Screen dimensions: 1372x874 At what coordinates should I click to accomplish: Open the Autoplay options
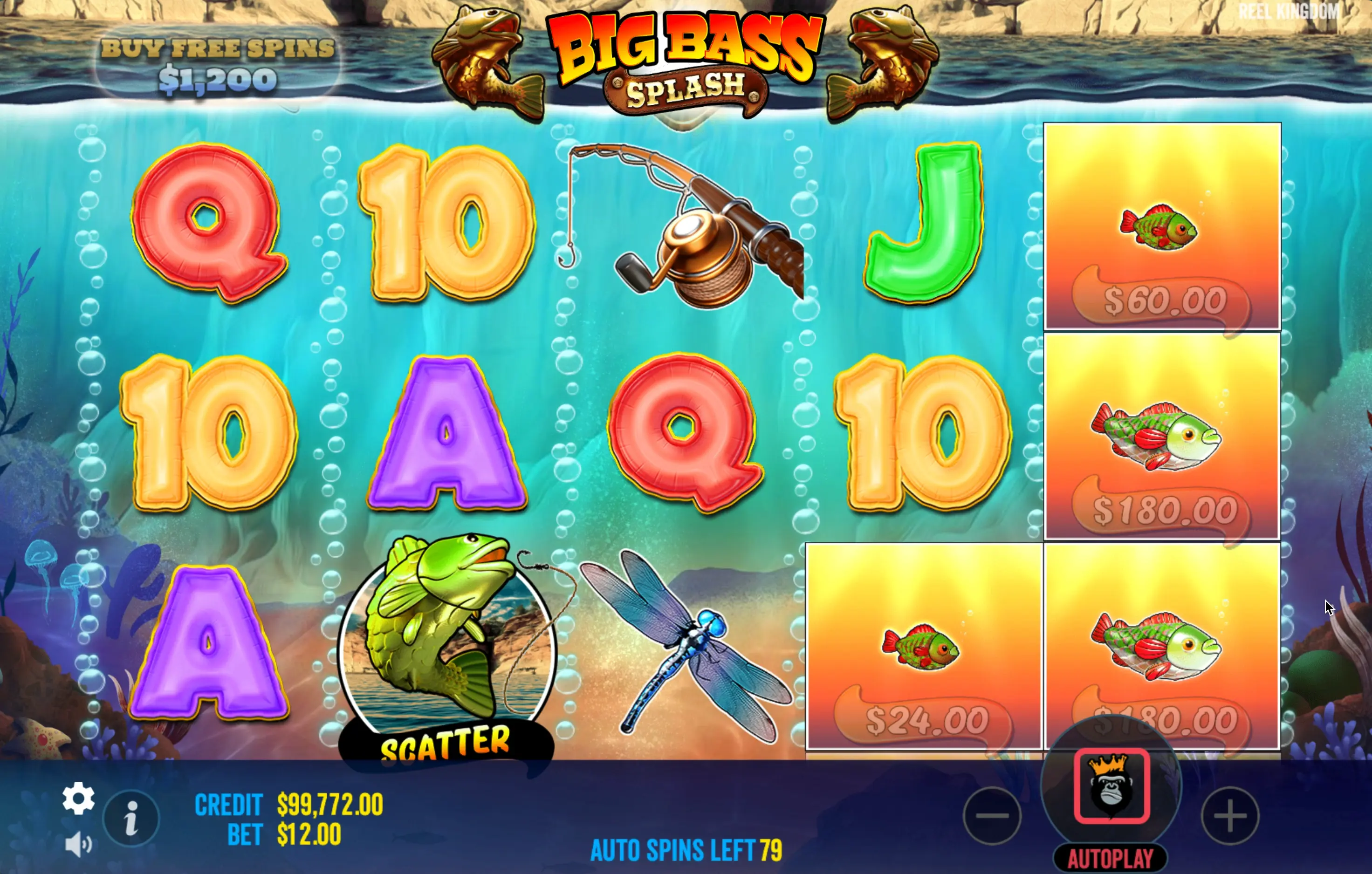(1110, 858)
